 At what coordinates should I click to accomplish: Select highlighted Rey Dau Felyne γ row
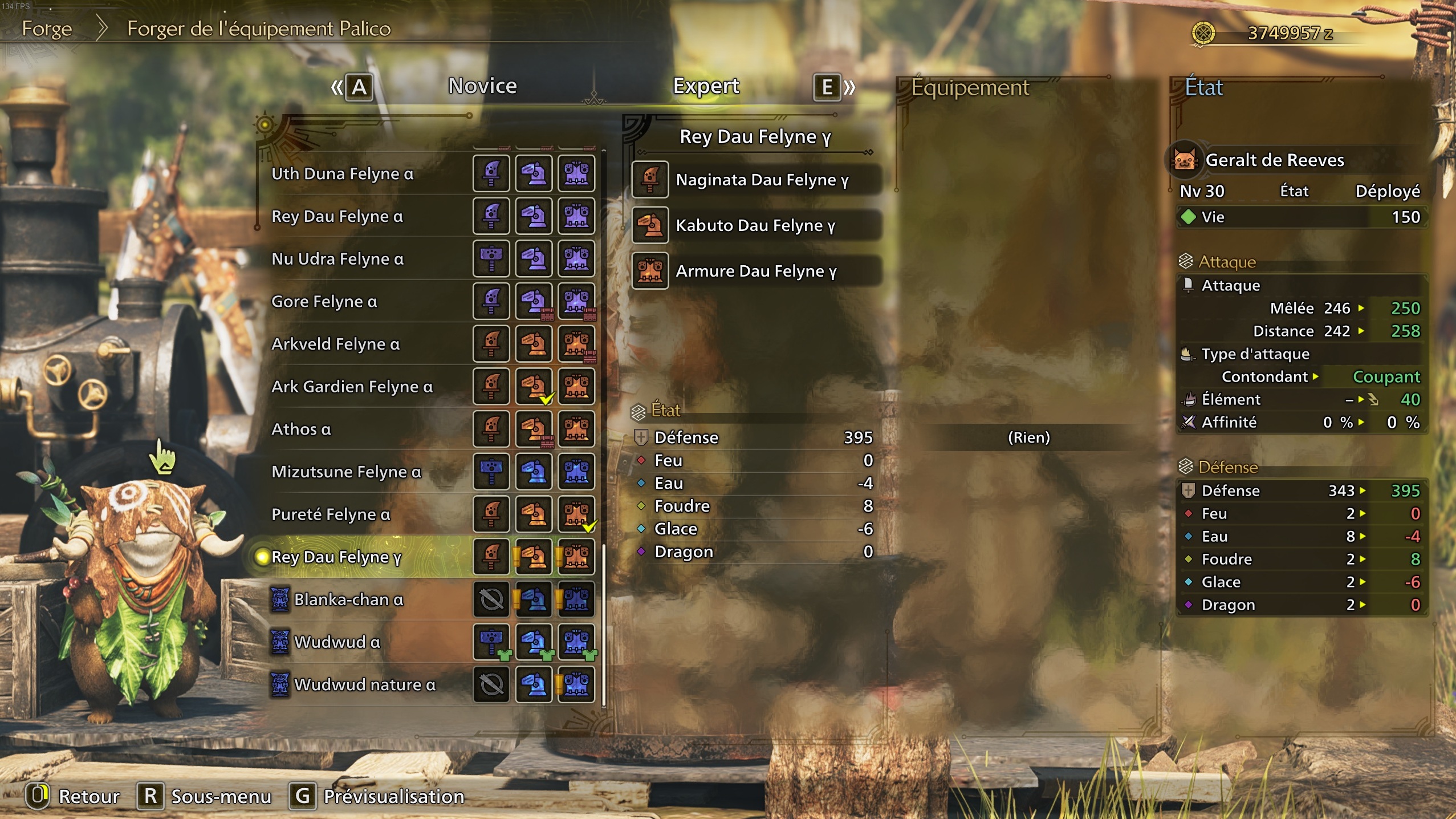pos(336,557)
